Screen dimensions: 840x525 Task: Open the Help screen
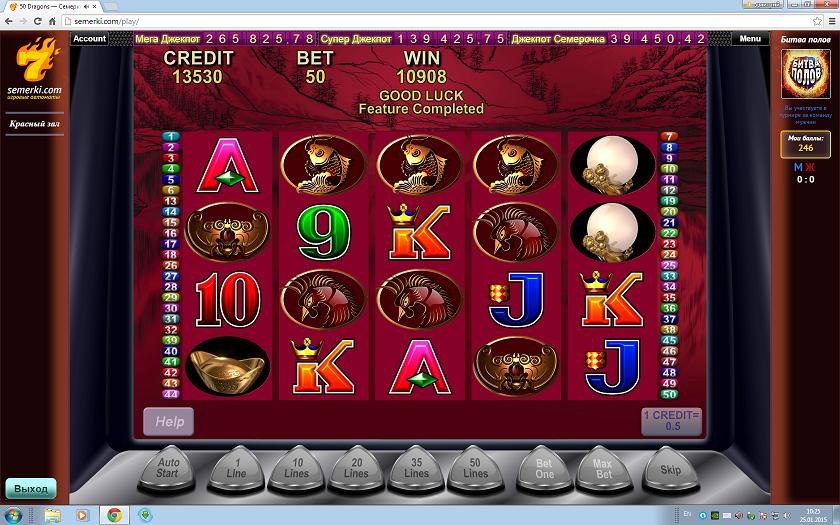coord(169,421)
